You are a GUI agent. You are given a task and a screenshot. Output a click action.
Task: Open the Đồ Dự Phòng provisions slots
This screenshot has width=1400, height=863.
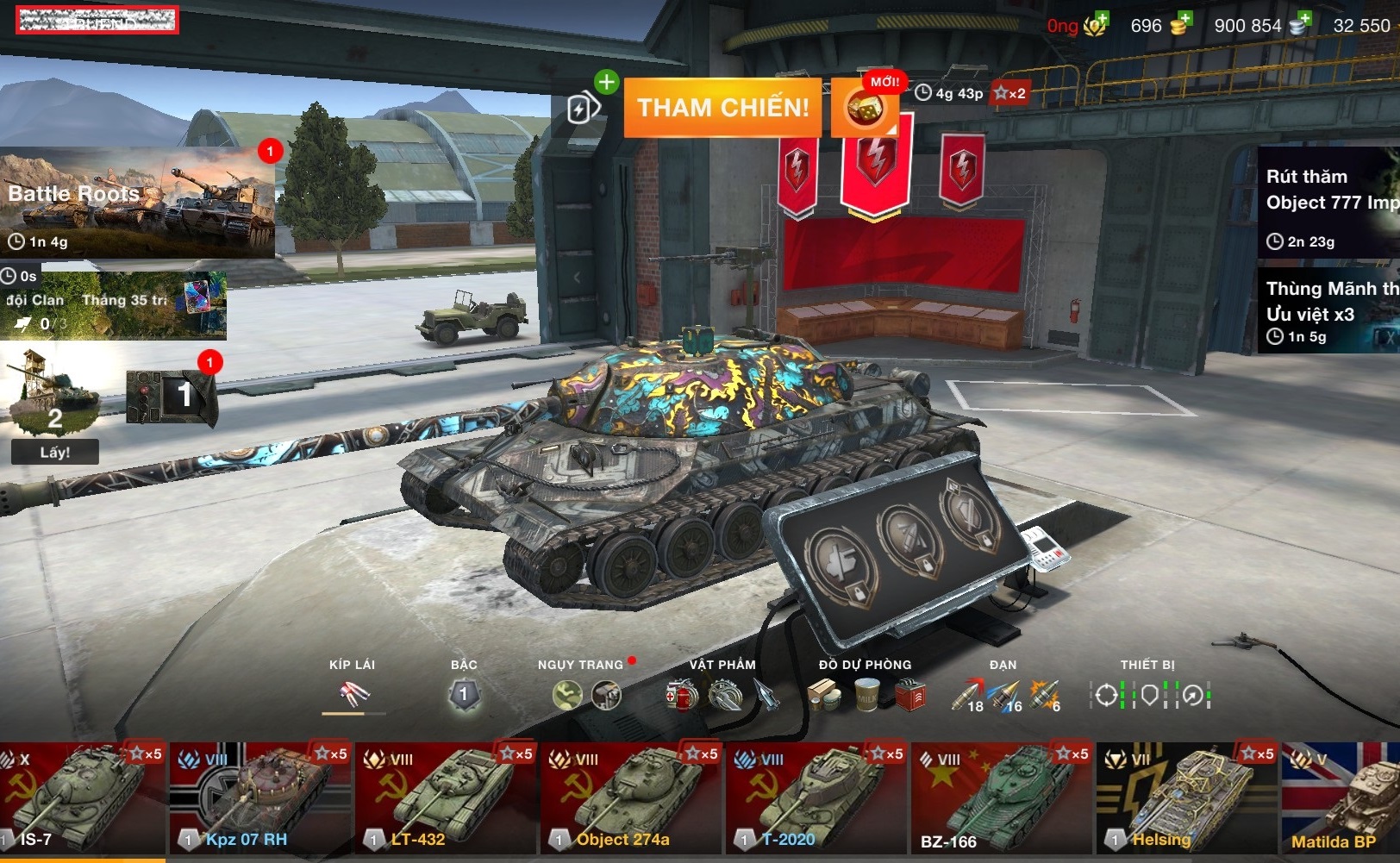click(866, 694)
